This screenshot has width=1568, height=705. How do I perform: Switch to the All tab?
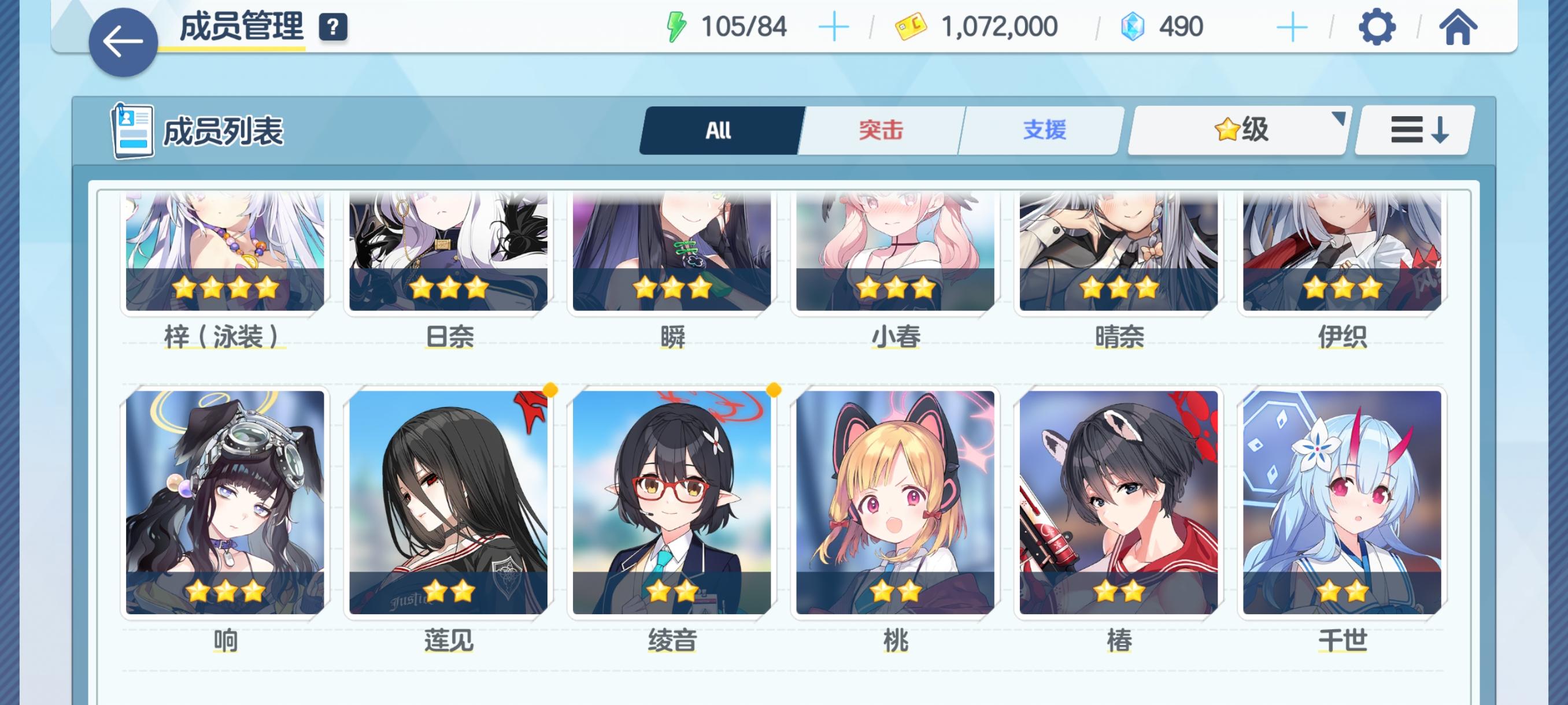tap(720, 129)
